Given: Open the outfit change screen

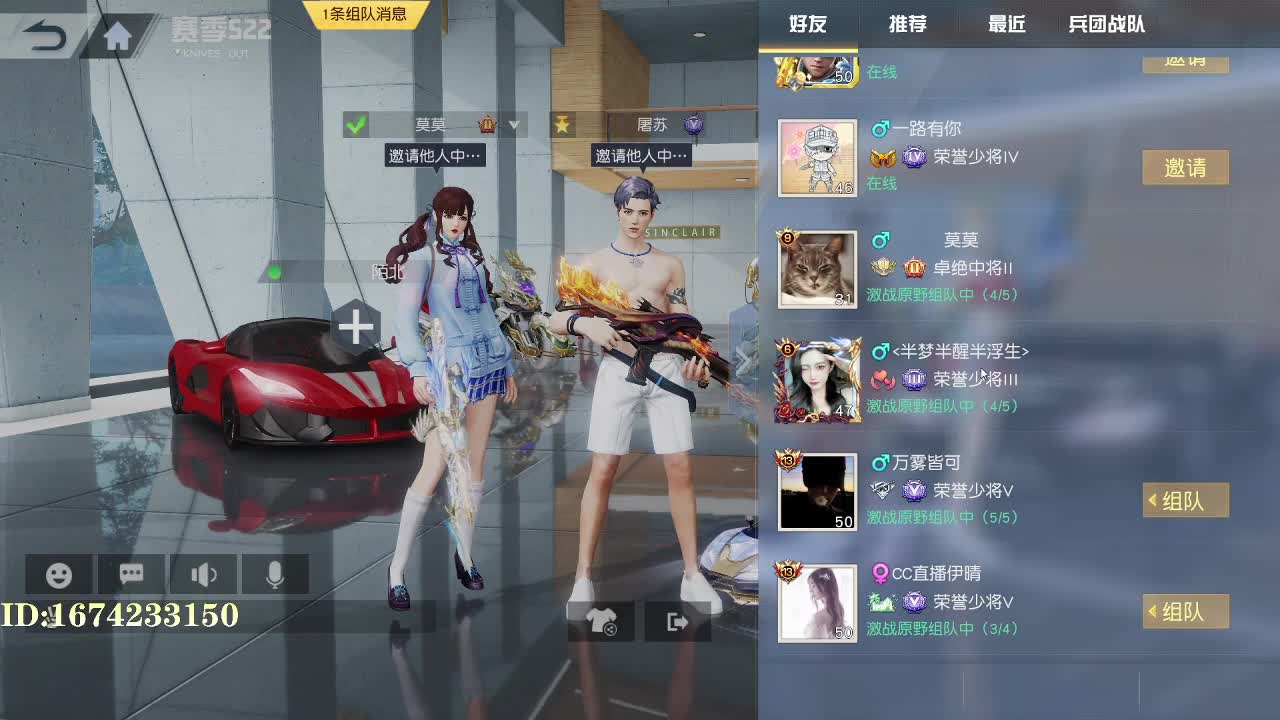Looking at the screenshot, I should point(600,620).
